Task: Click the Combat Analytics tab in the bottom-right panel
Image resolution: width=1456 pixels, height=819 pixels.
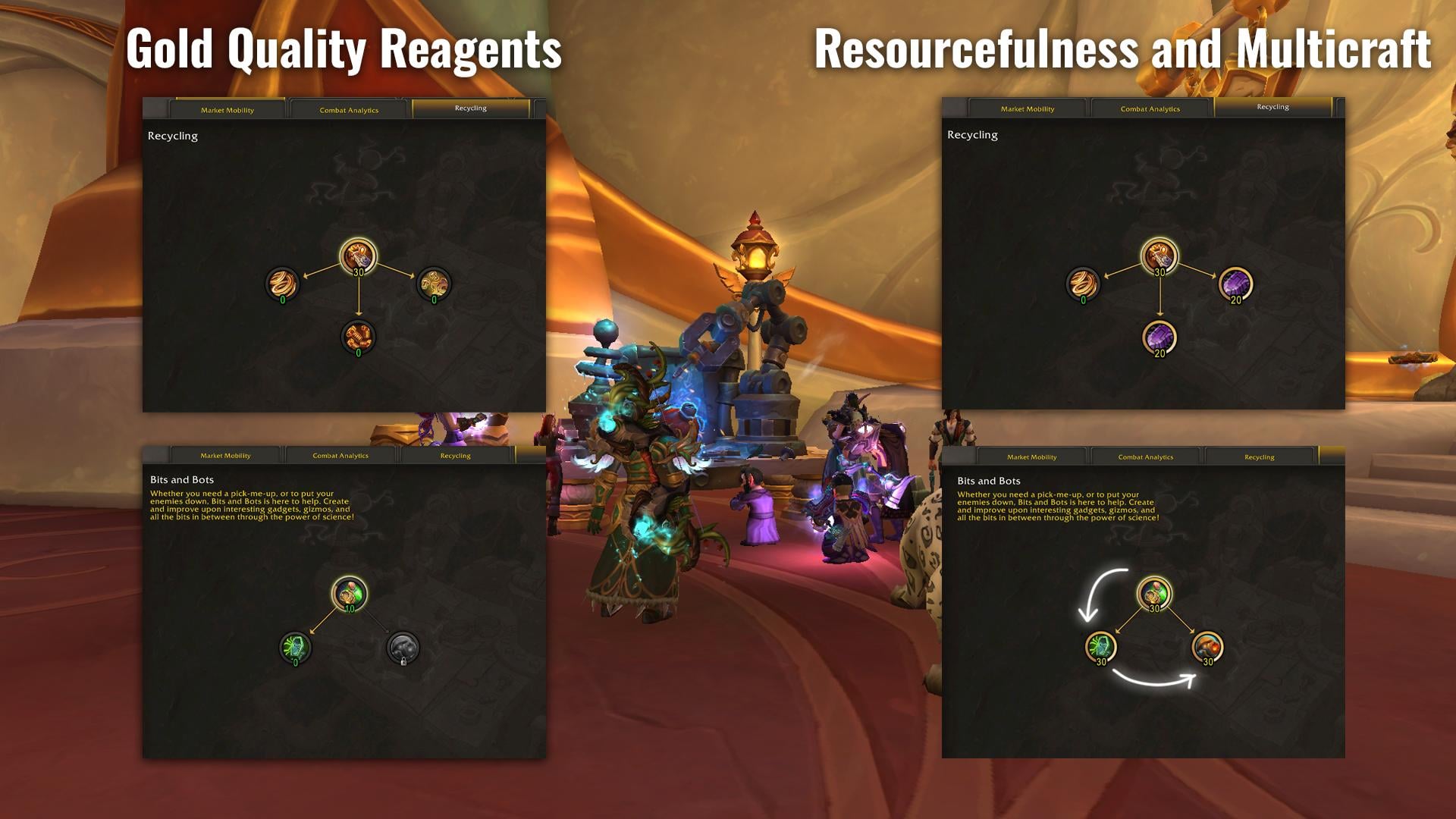Action: (1145, 457)
